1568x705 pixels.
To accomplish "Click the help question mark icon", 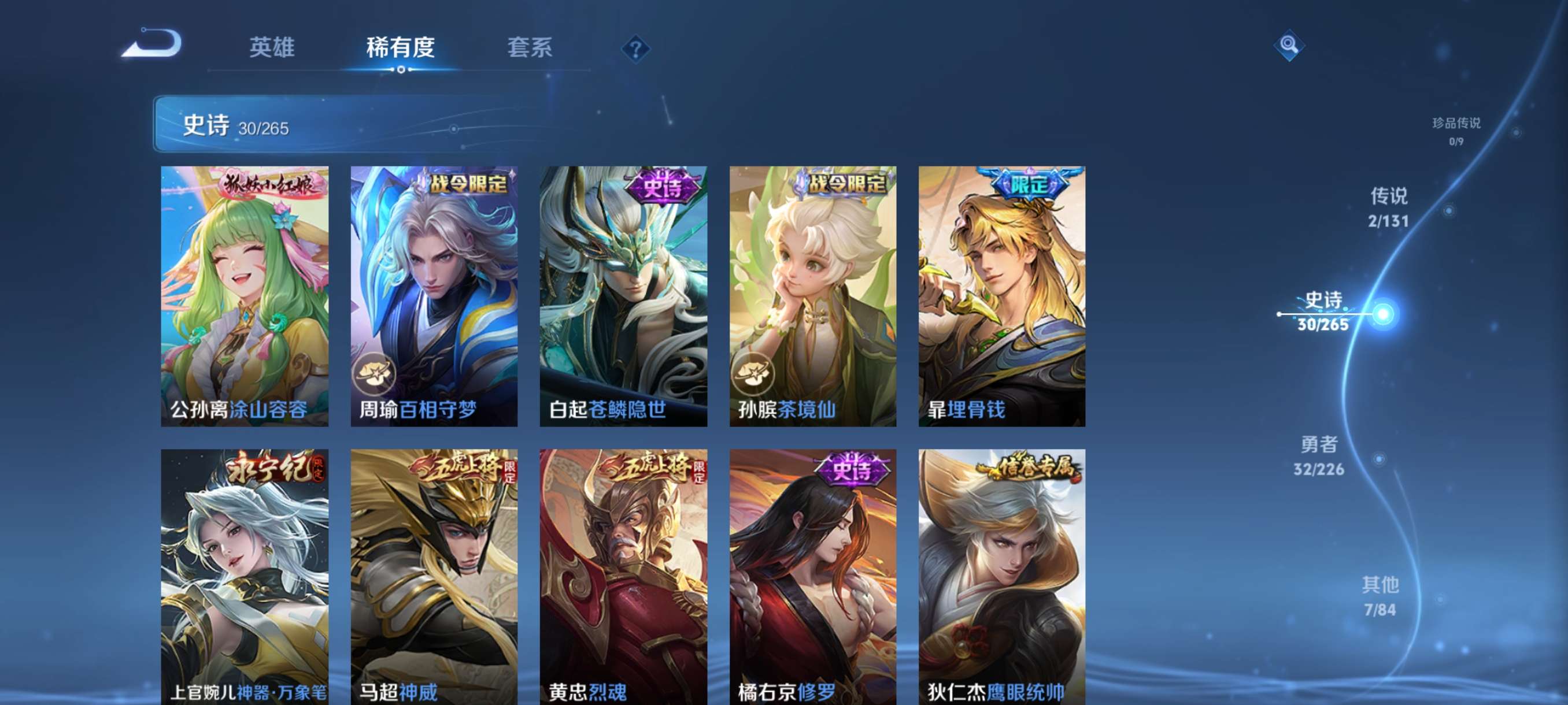I will [x=635, y=49].
